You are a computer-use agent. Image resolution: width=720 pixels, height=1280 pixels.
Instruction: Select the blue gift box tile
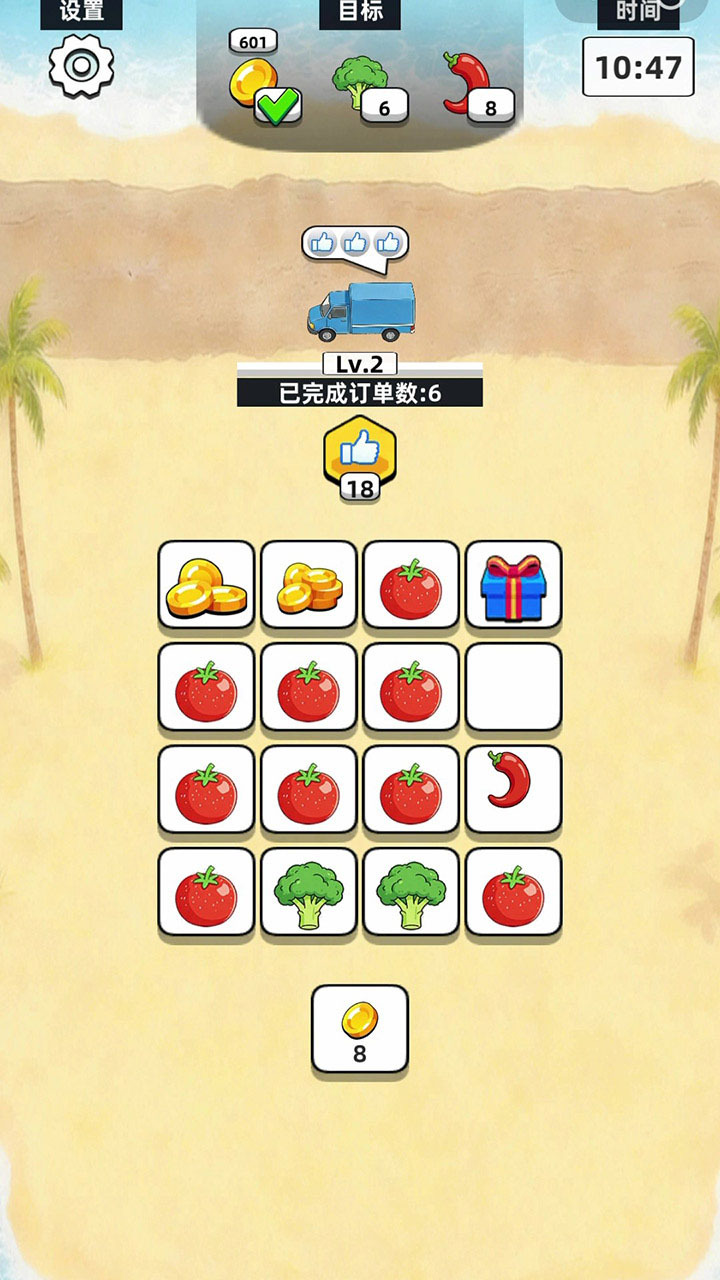[x=513, y=586]
